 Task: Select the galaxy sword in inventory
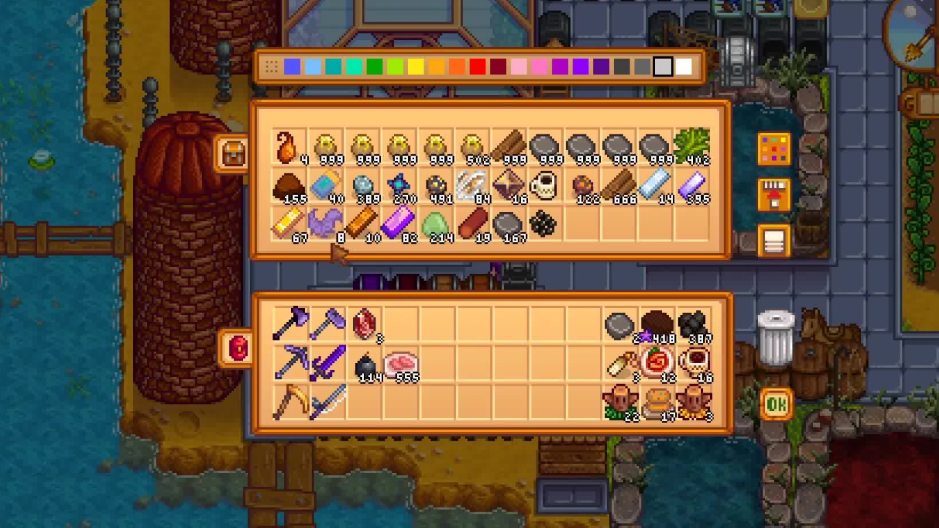(x=327, y=362)
